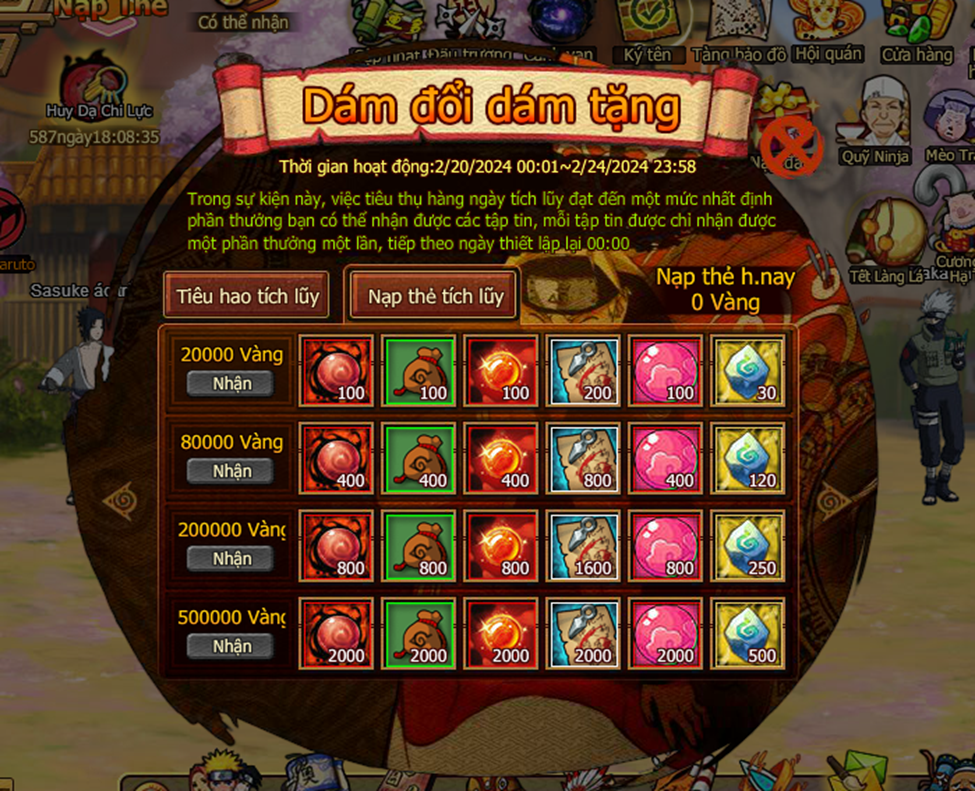Open the Tàng bảo đồ treasure map
Image resolution: width=975 pixels, height=791 pixels.
(739, 28)
